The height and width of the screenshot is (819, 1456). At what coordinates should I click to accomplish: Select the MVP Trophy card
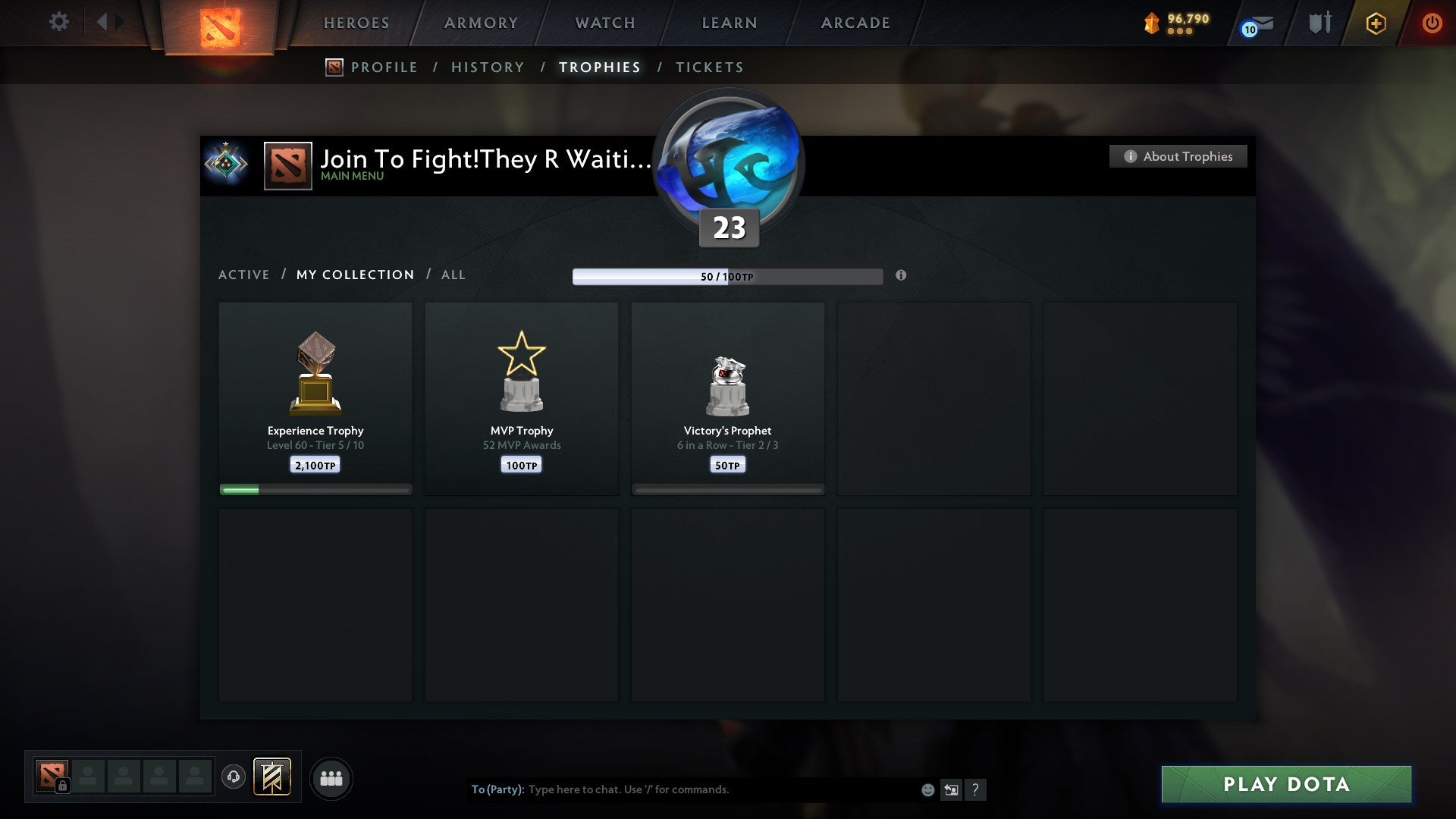(522, 398)
